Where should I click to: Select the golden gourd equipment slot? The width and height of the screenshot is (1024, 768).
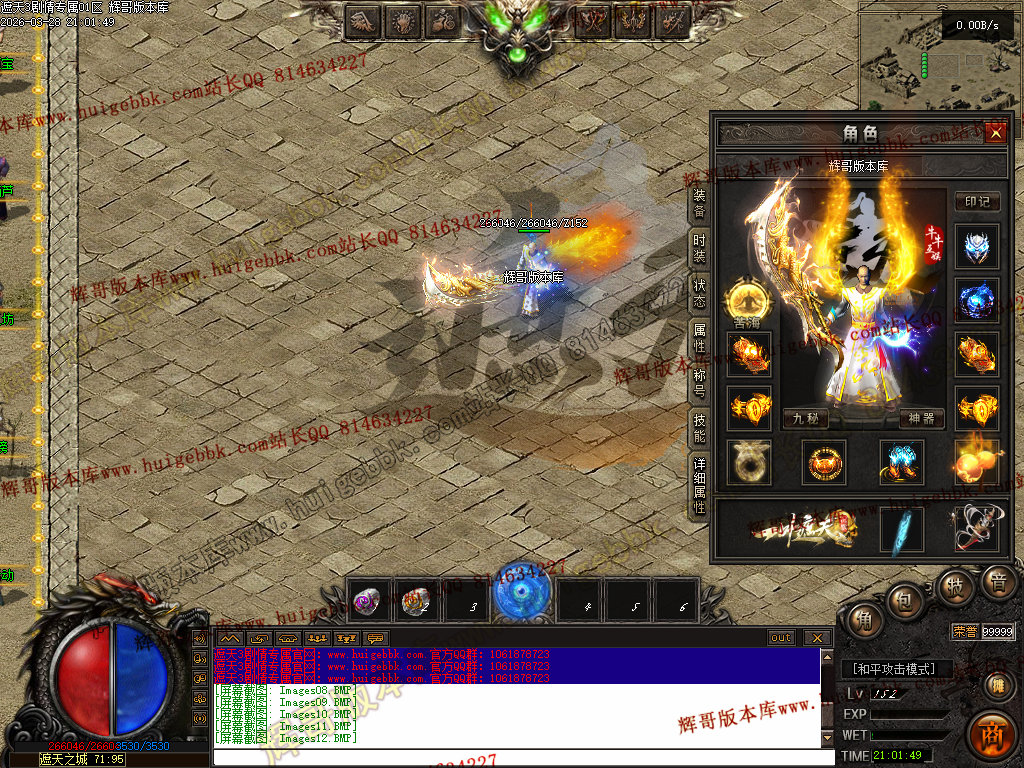[x=976, y=462]
